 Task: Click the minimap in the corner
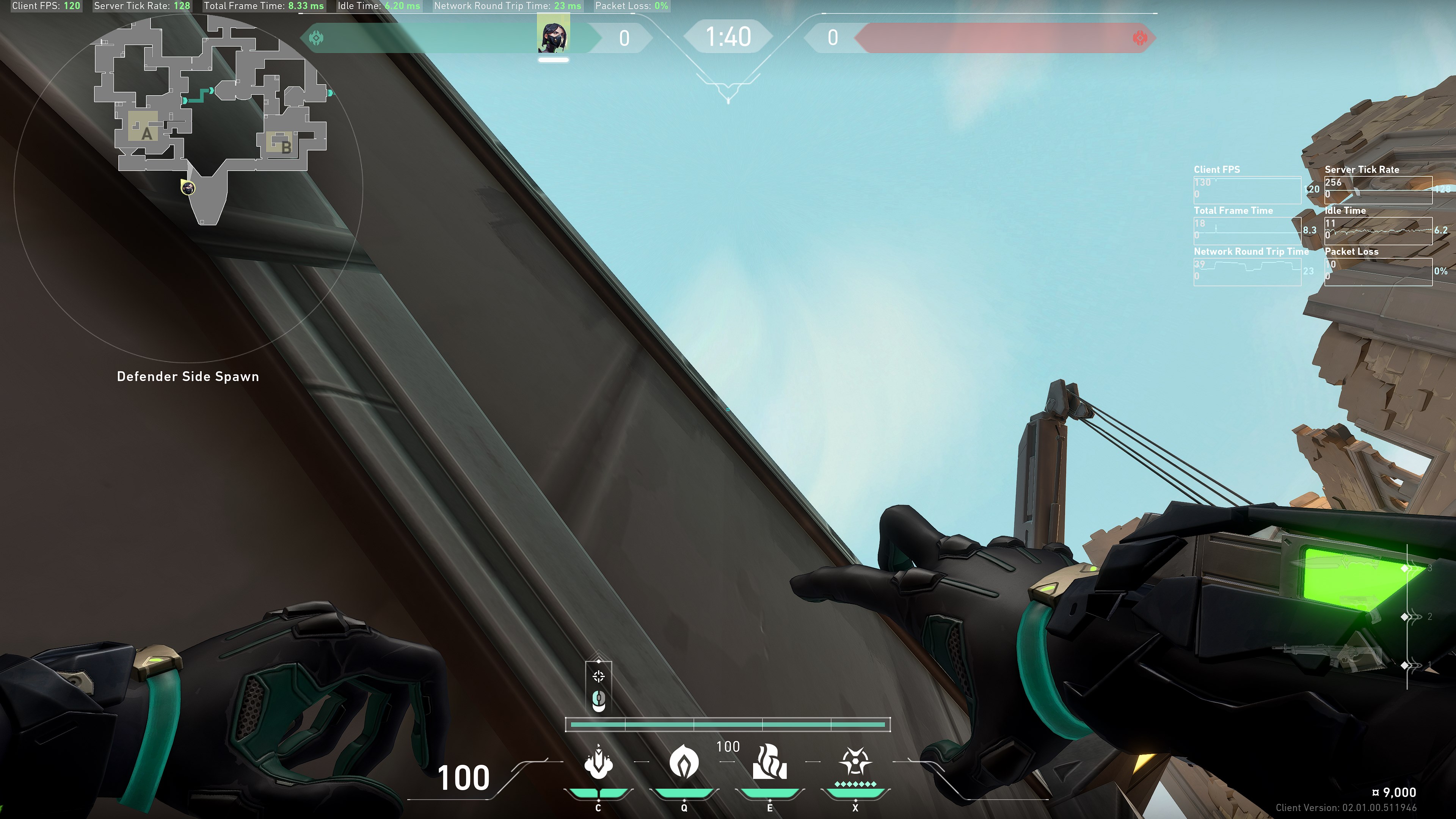pos(188,187)
